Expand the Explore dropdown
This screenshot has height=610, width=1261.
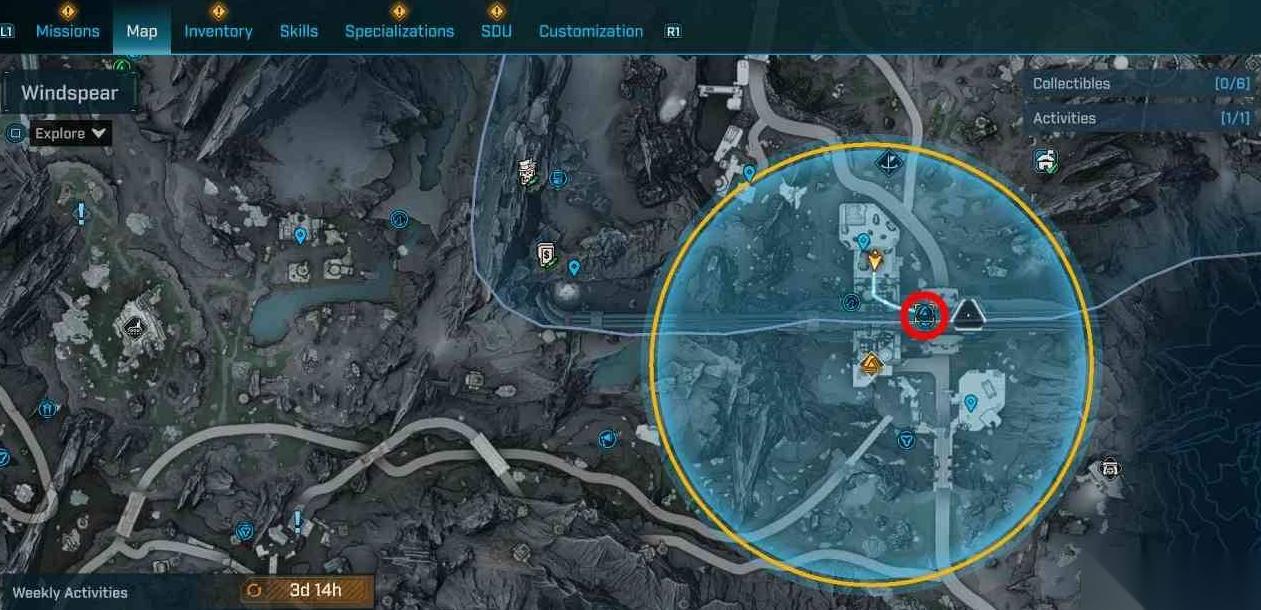(x=71, y=133)
